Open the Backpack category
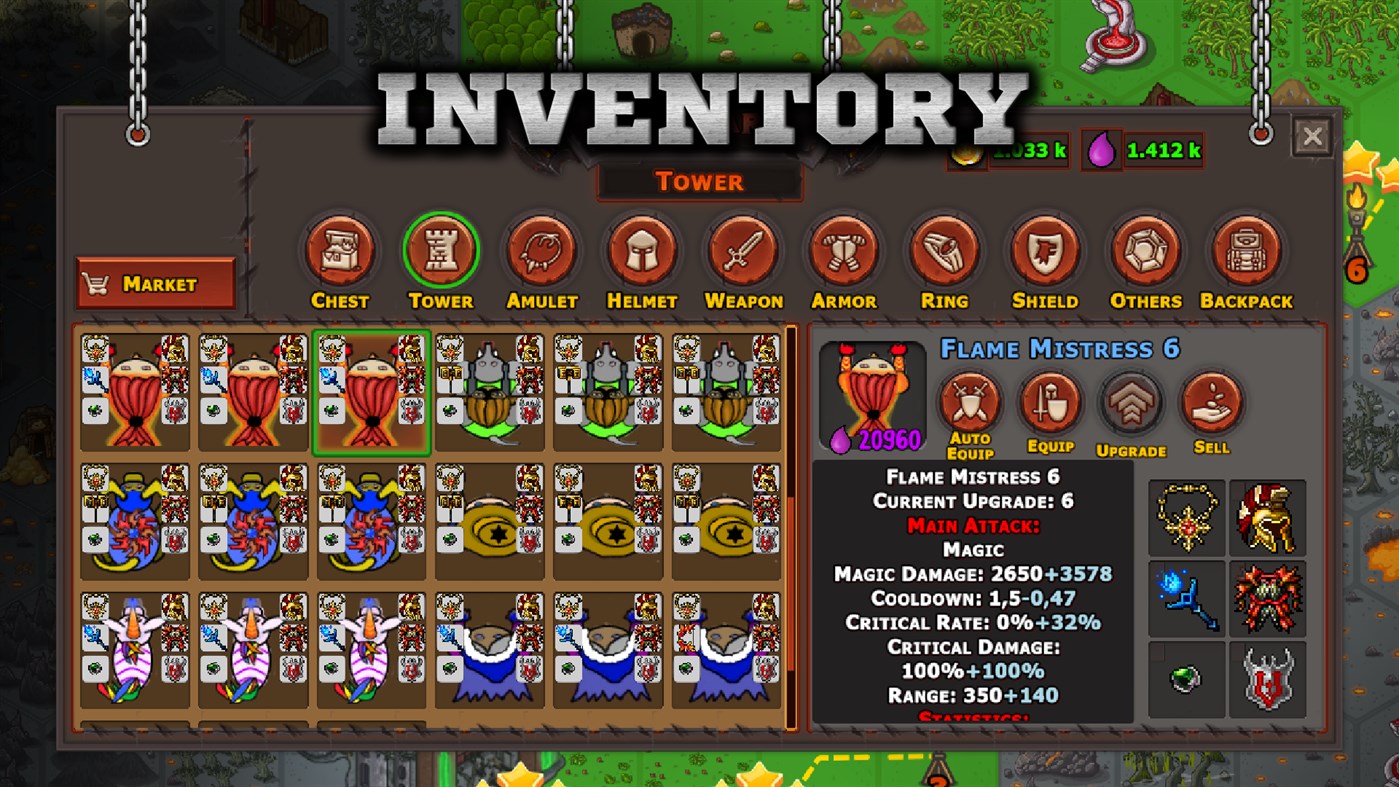 click(x=1245, y=250)
